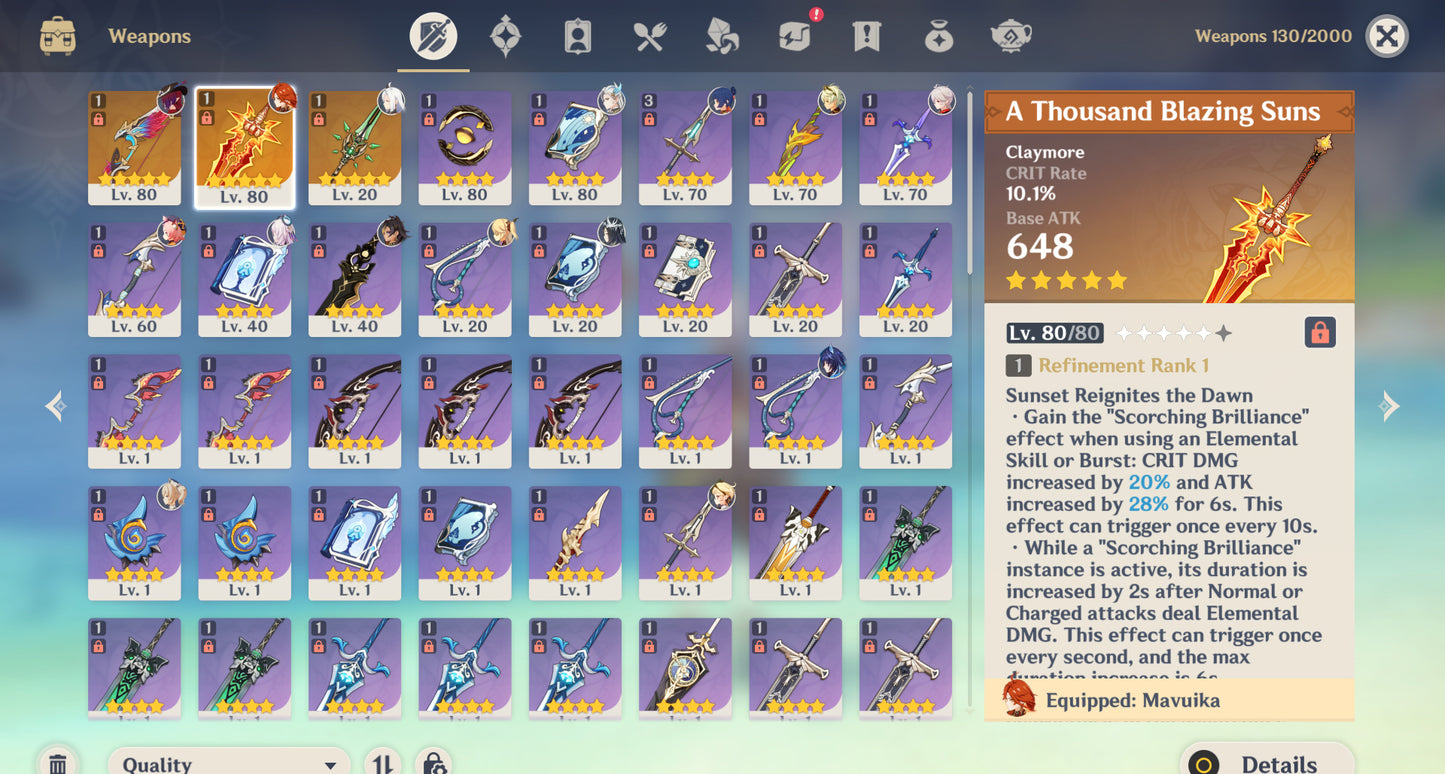1445x774 pixels.
Task: Open the inventory backpack menu icon
Action: [58, 36]
